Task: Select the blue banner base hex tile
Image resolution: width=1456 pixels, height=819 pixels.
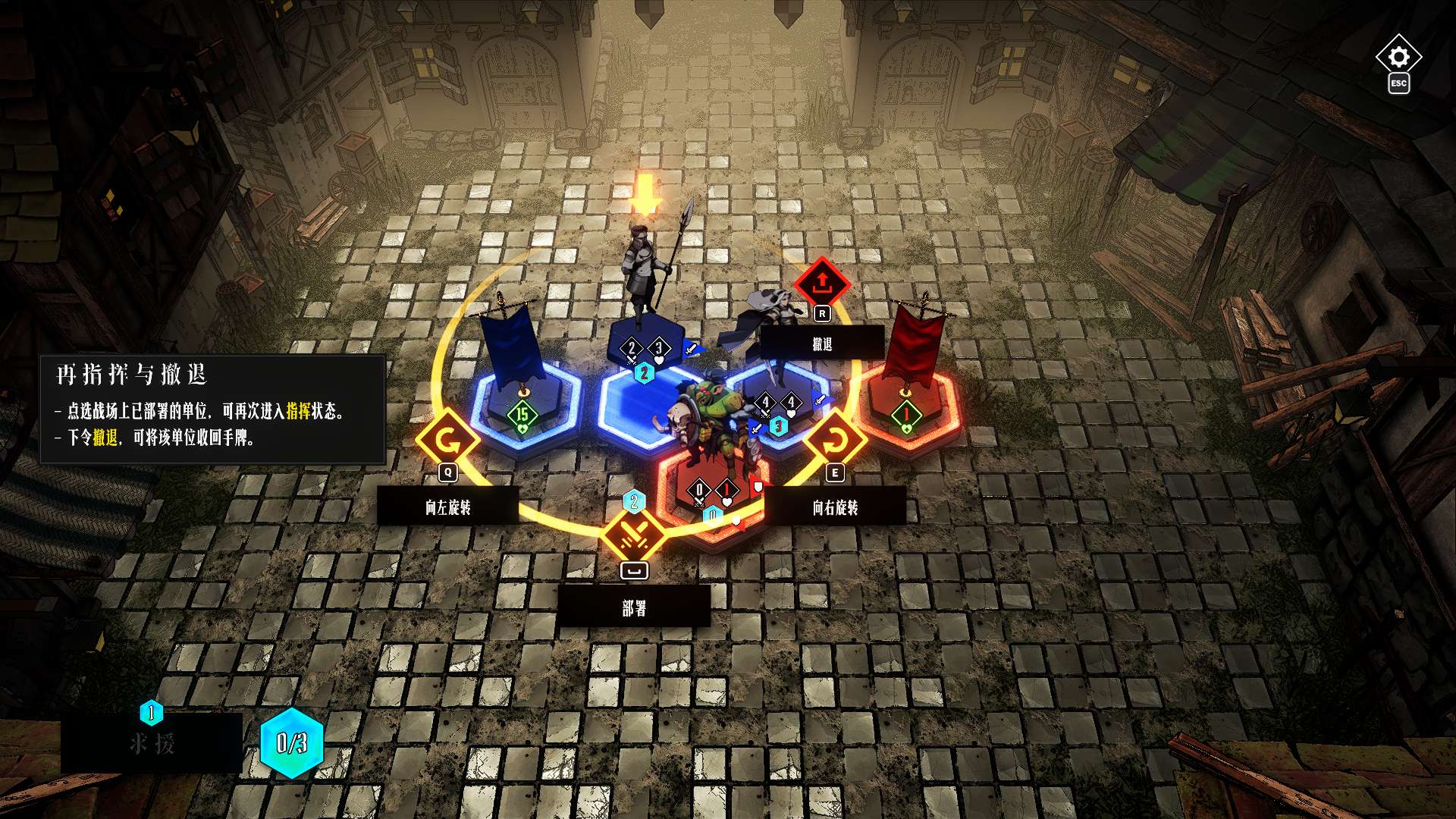Action: (x=525, y=409)
